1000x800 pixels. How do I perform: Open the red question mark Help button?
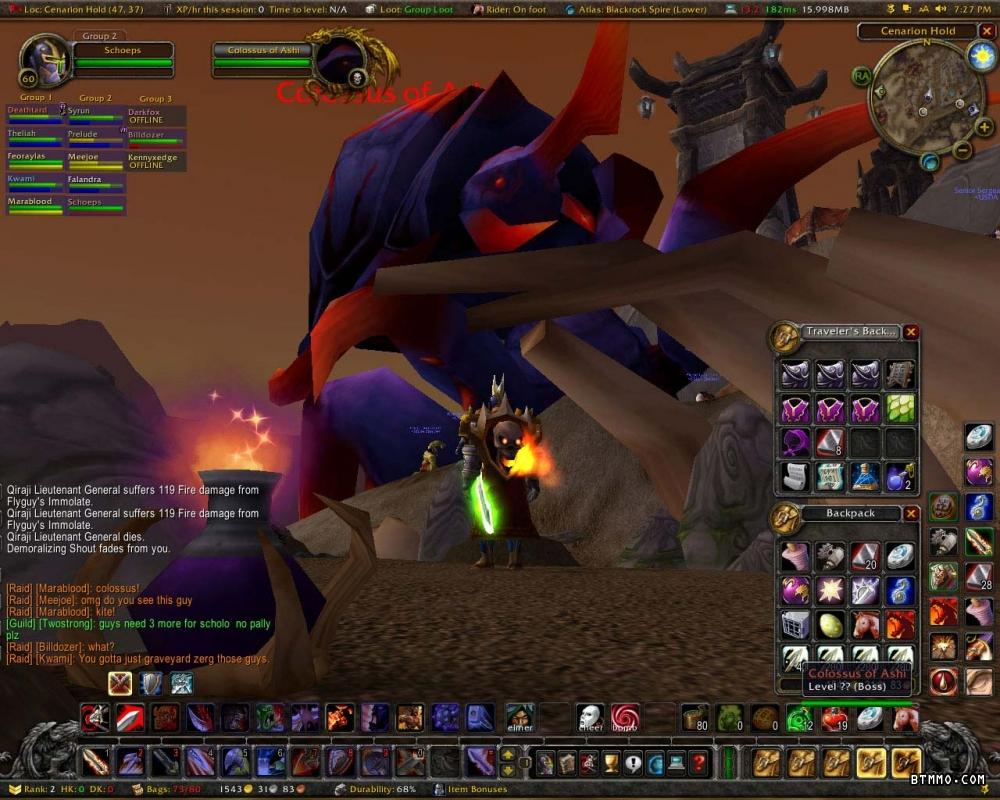pos(700,764)
